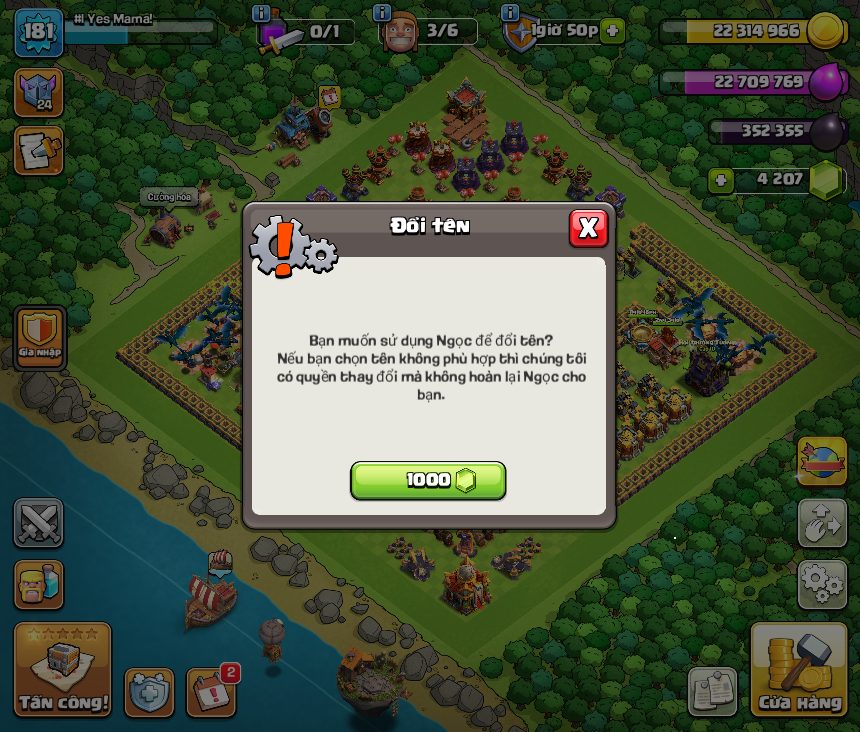Open the Gia nhập clan shield
This screenshot has height=732, width=860.
[40, 335]
